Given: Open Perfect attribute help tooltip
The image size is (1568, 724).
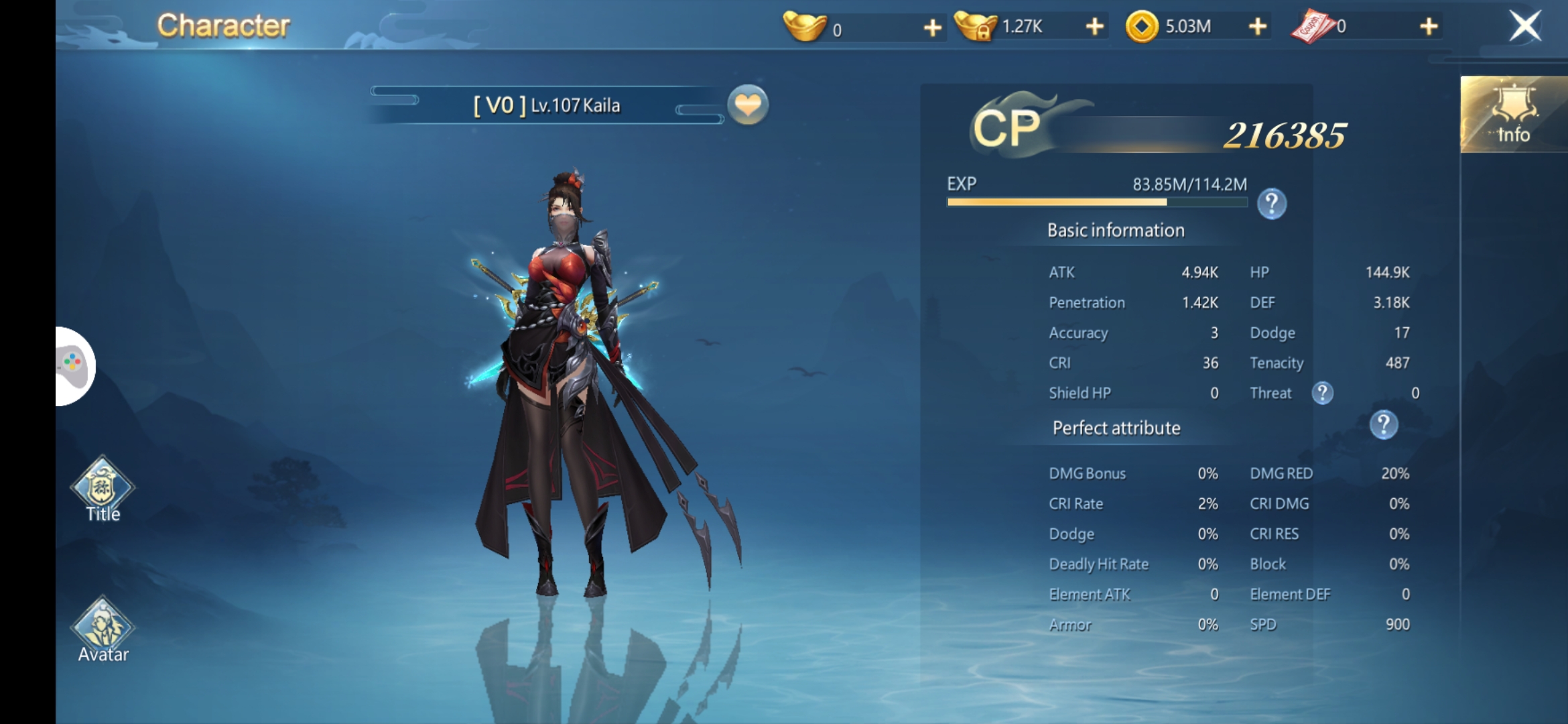Looking at the screenshot, I should point(1383,425).
